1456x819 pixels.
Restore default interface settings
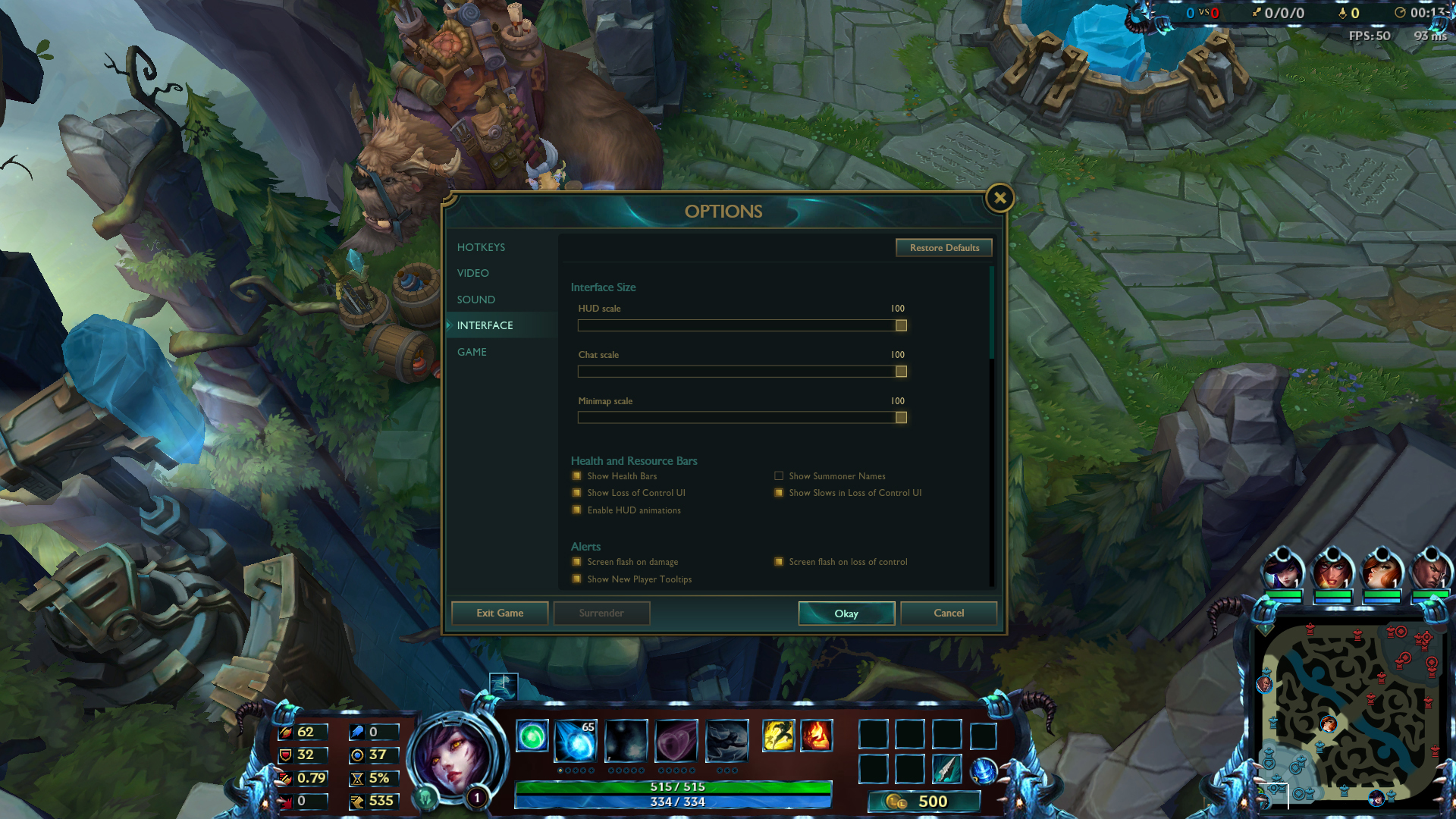click(944, 248)
